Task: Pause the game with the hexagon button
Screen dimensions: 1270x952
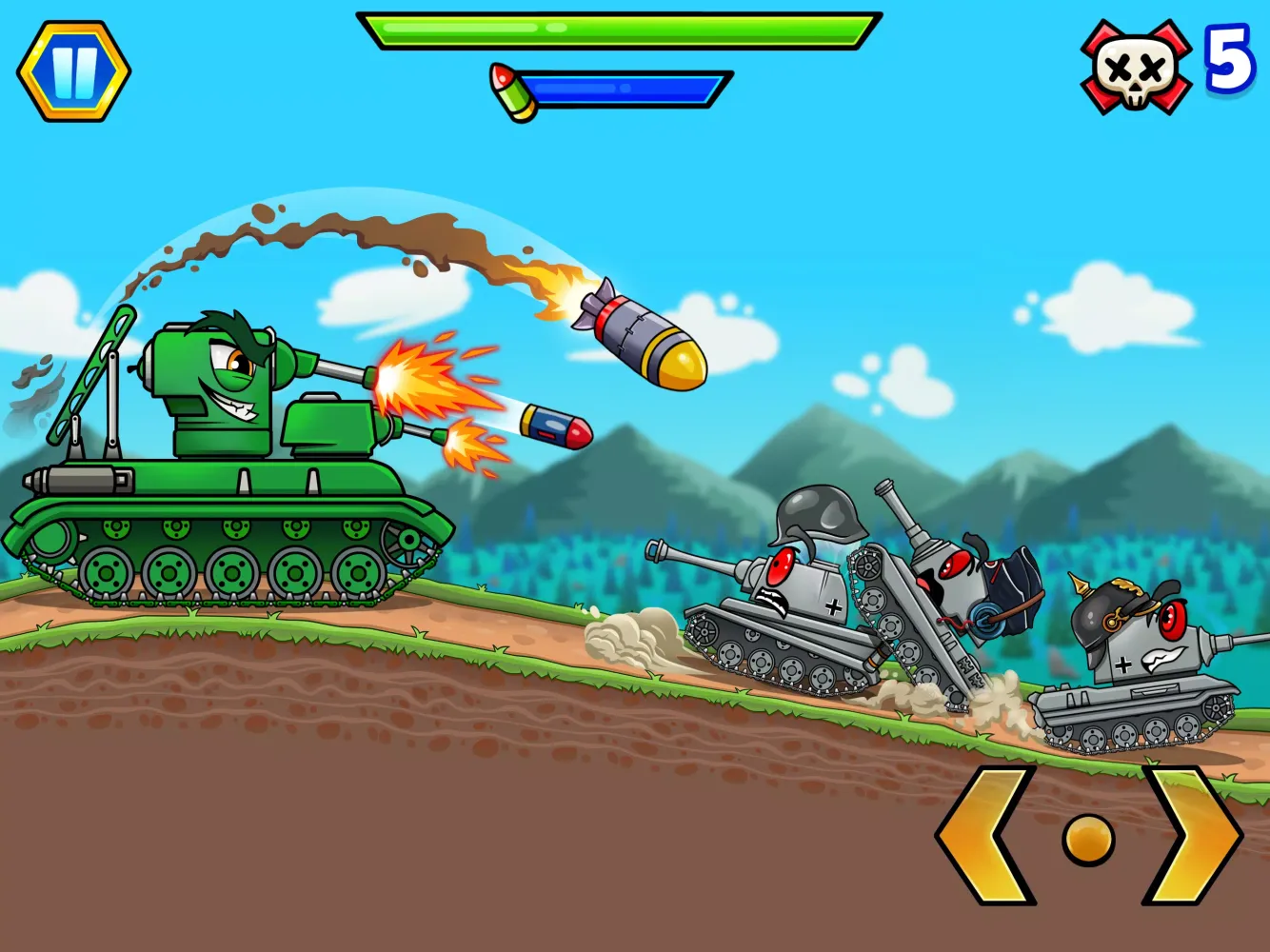Action: point(73,70)
